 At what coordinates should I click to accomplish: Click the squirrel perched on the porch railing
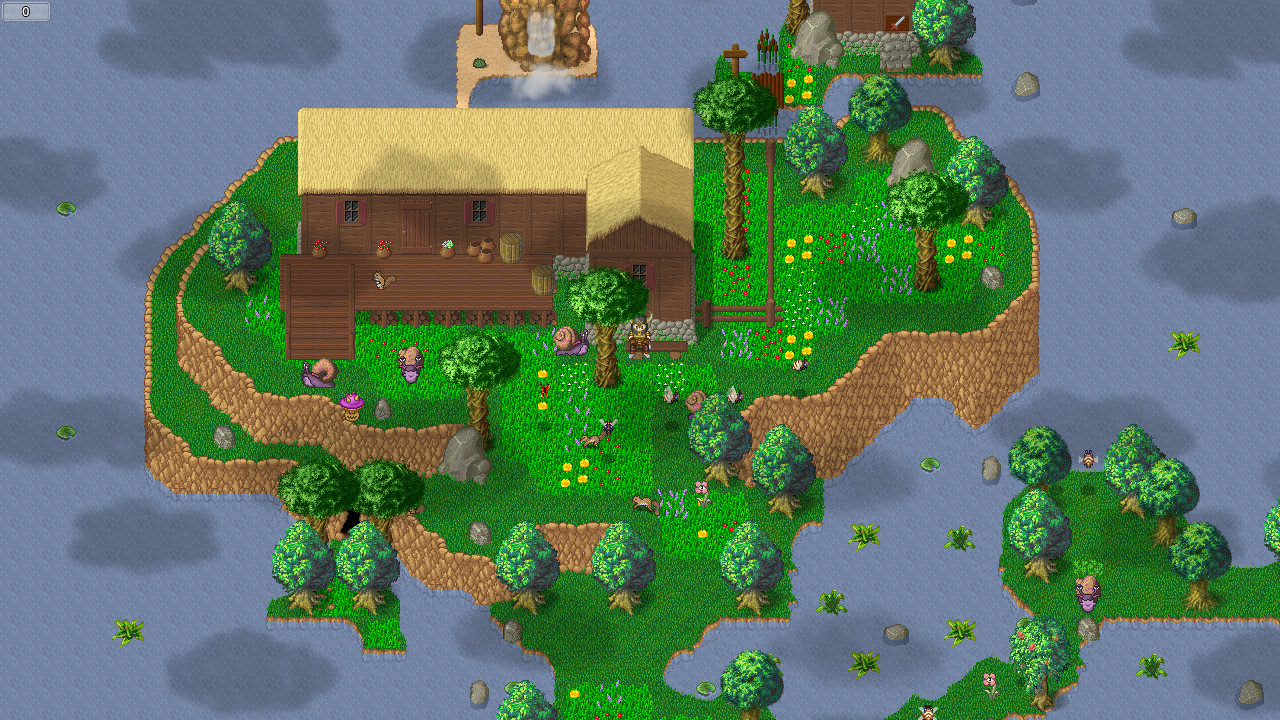tap(381, 280)
